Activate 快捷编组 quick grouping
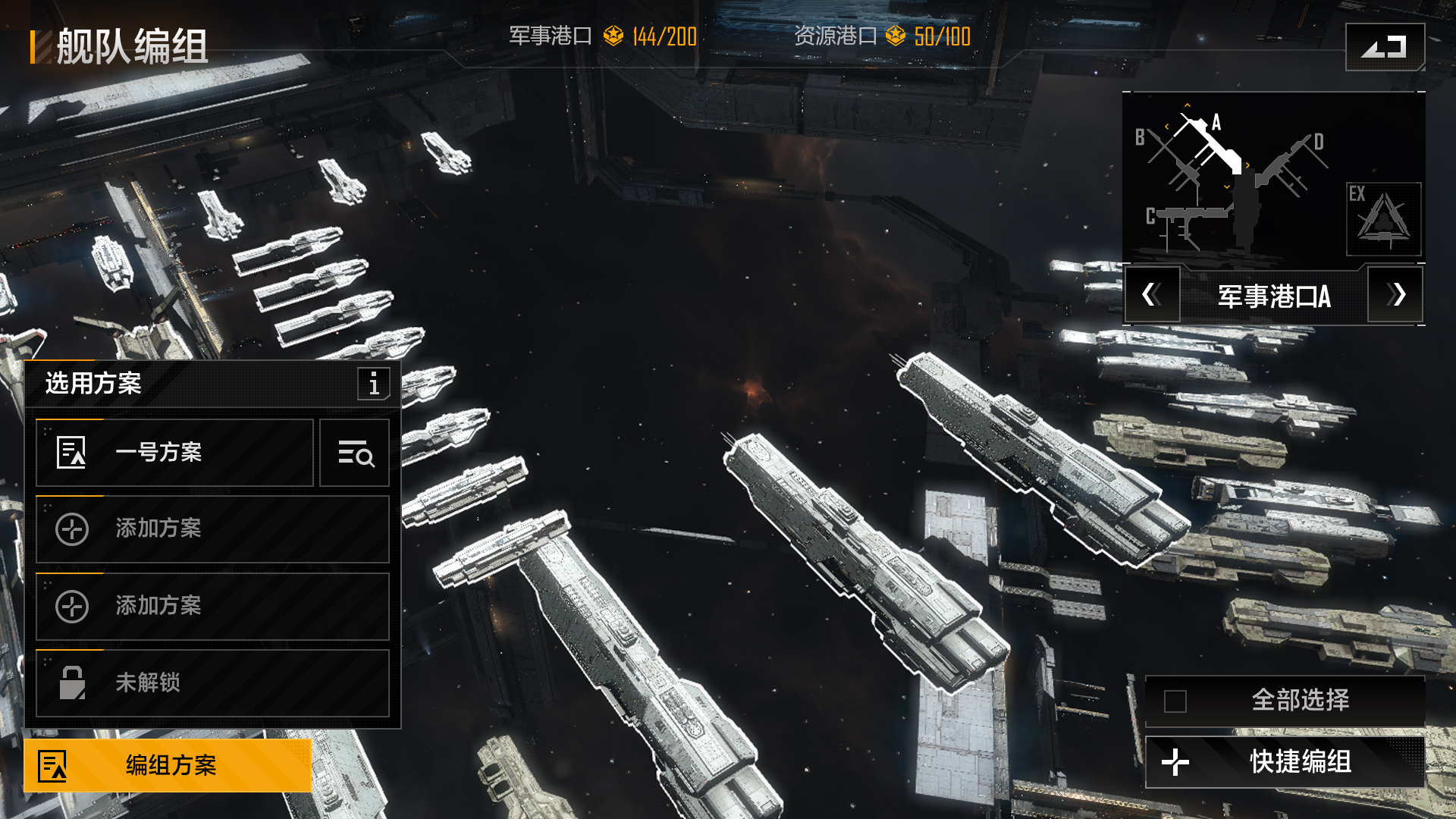1456x819 pixels. pos(1285,762)
